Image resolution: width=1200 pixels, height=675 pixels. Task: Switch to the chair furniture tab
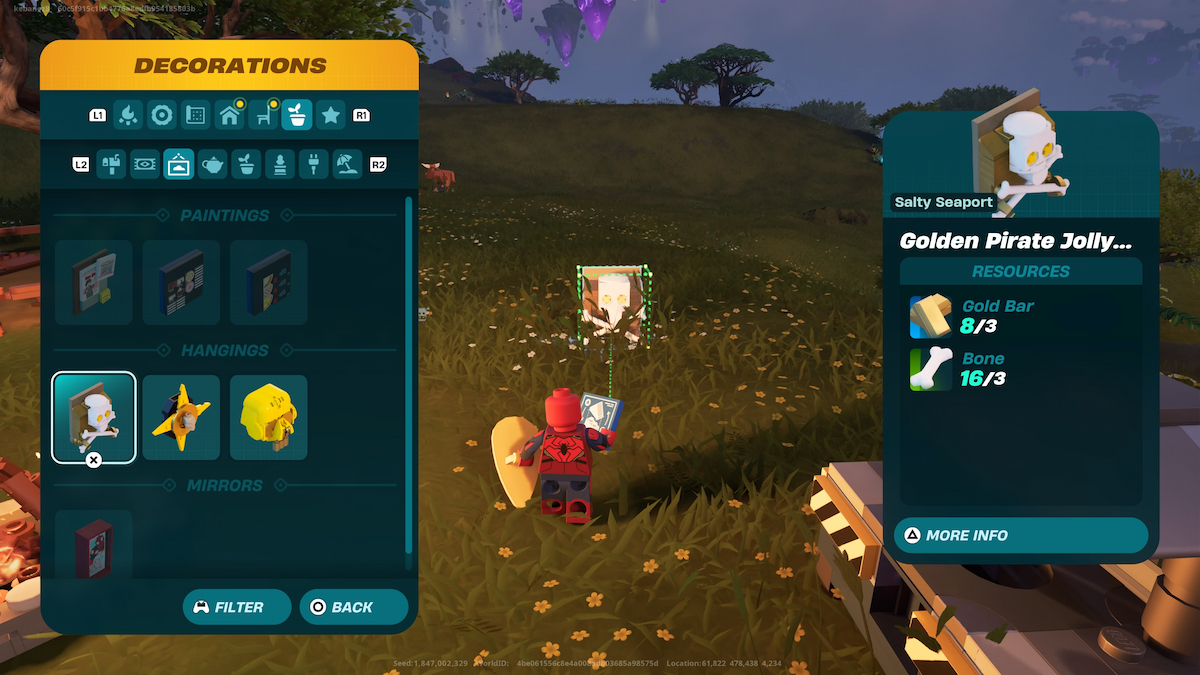point(264,115)
